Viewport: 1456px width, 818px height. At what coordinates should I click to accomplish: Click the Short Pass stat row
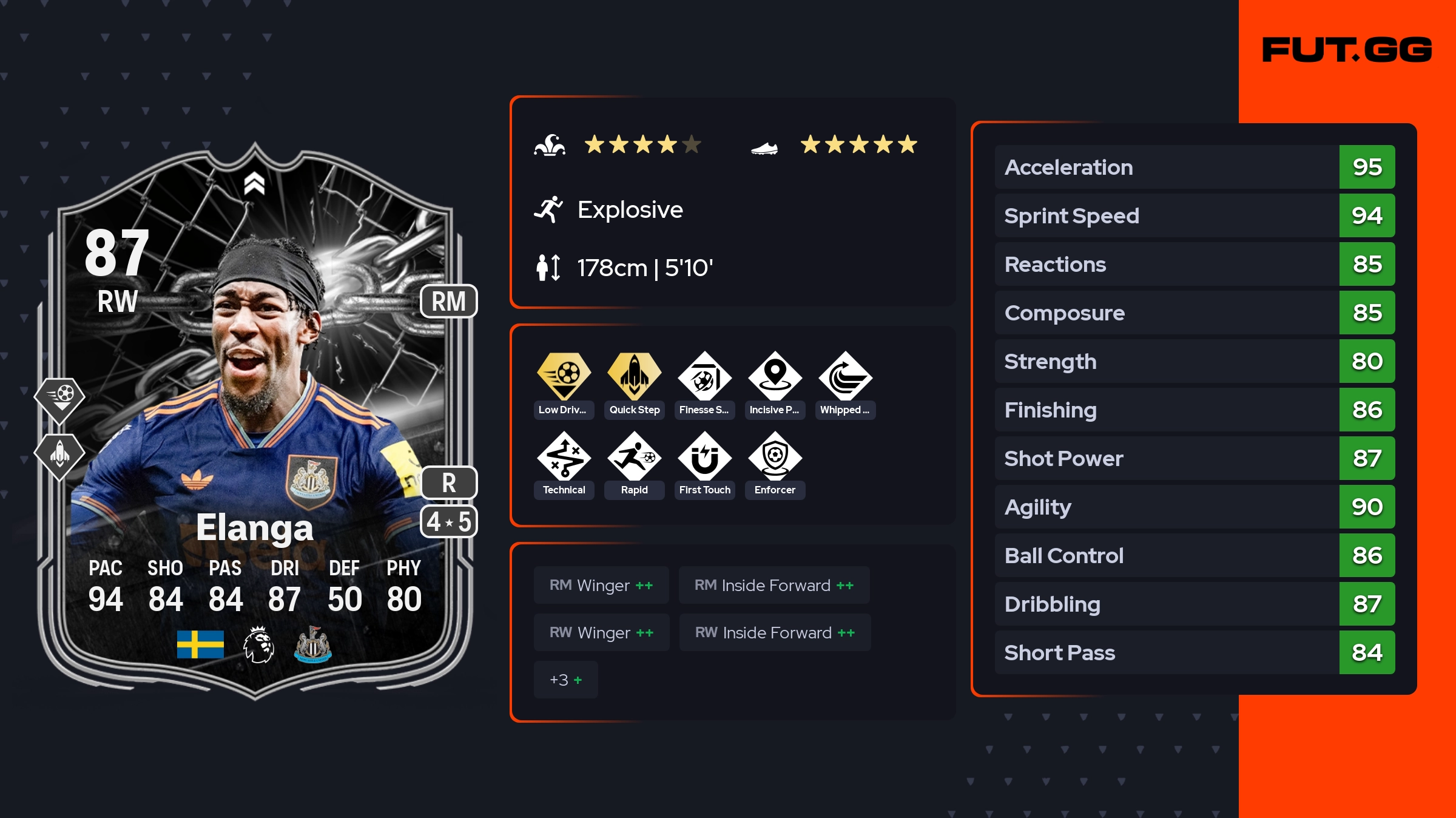coord(1194,652)
